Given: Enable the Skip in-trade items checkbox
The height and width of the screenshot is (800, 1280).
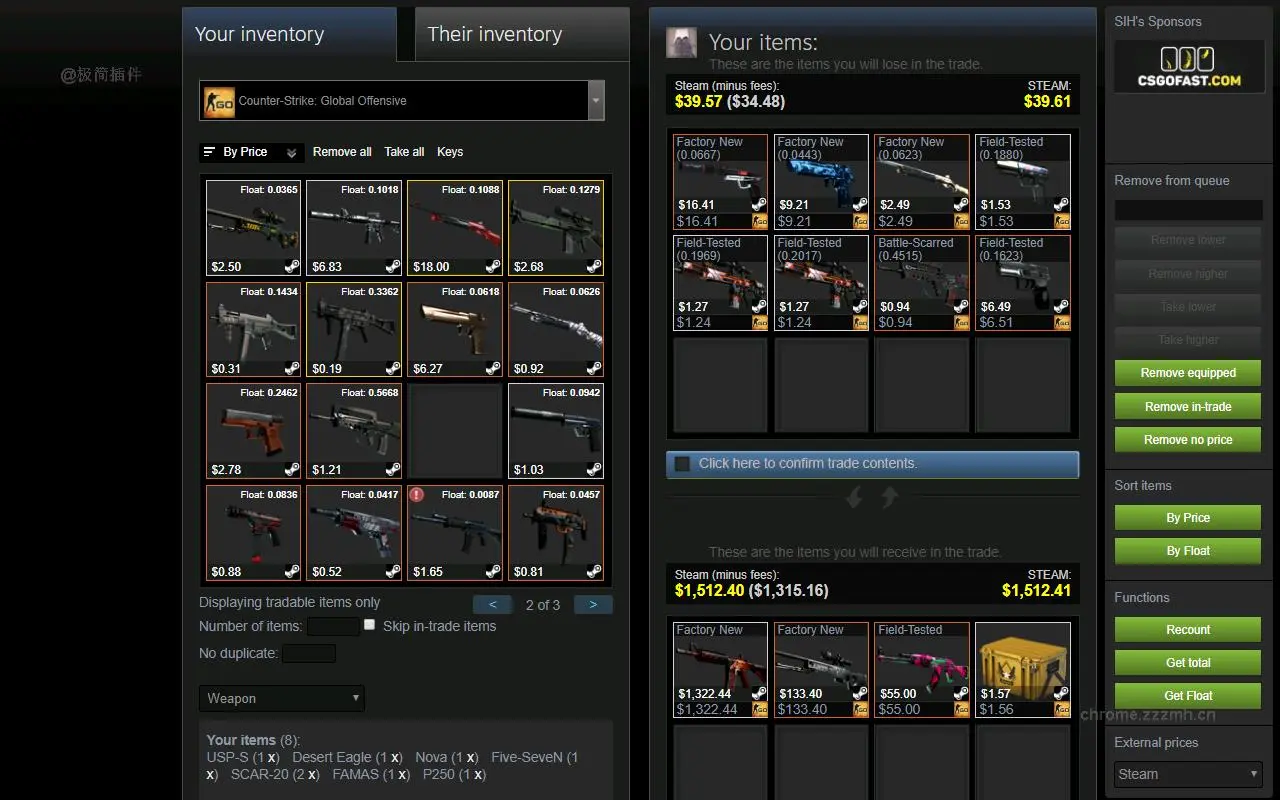Looking at the screenshot, I should 369,626.
